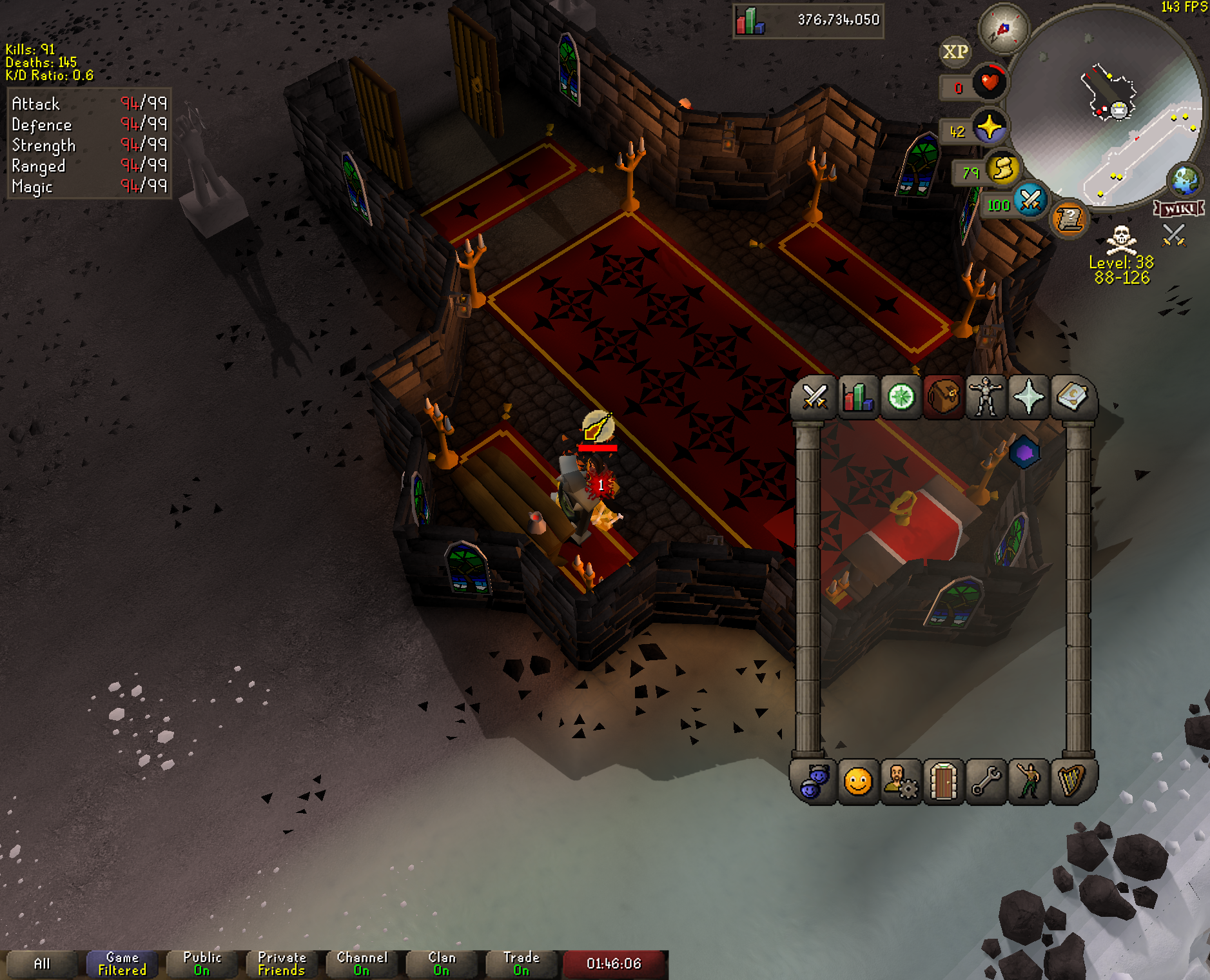Click the Wiki lookup banner

point(1179,209)
